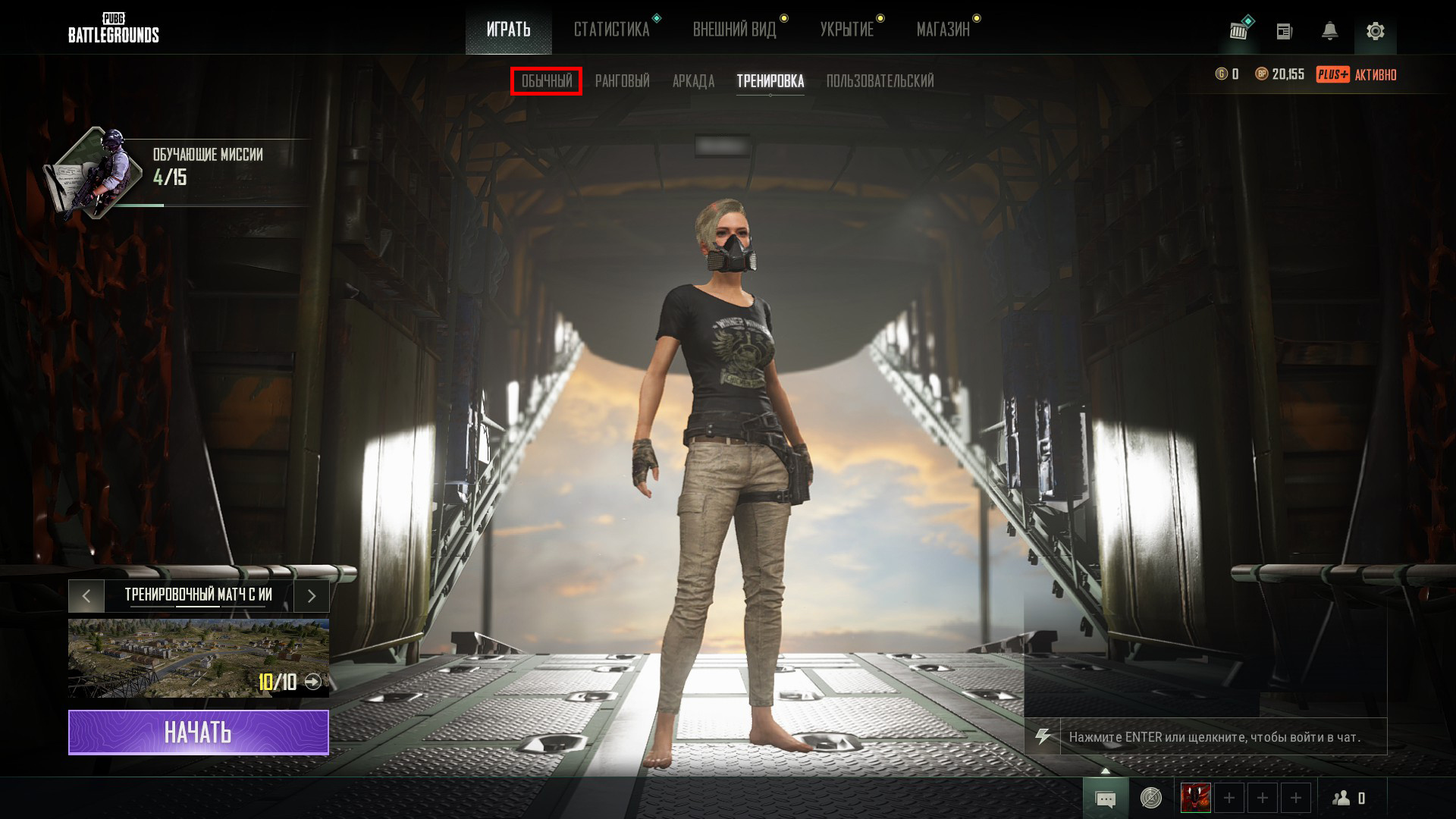Open the notifications bell icon

(1329, 30)
